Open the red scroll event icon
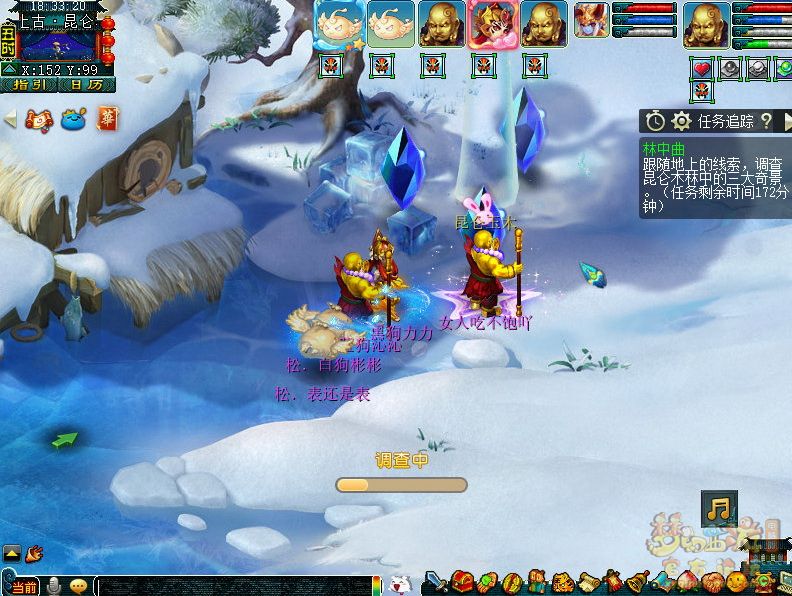Image resolution: width=792 pixels, height=596 pixels. click(39, 119)
